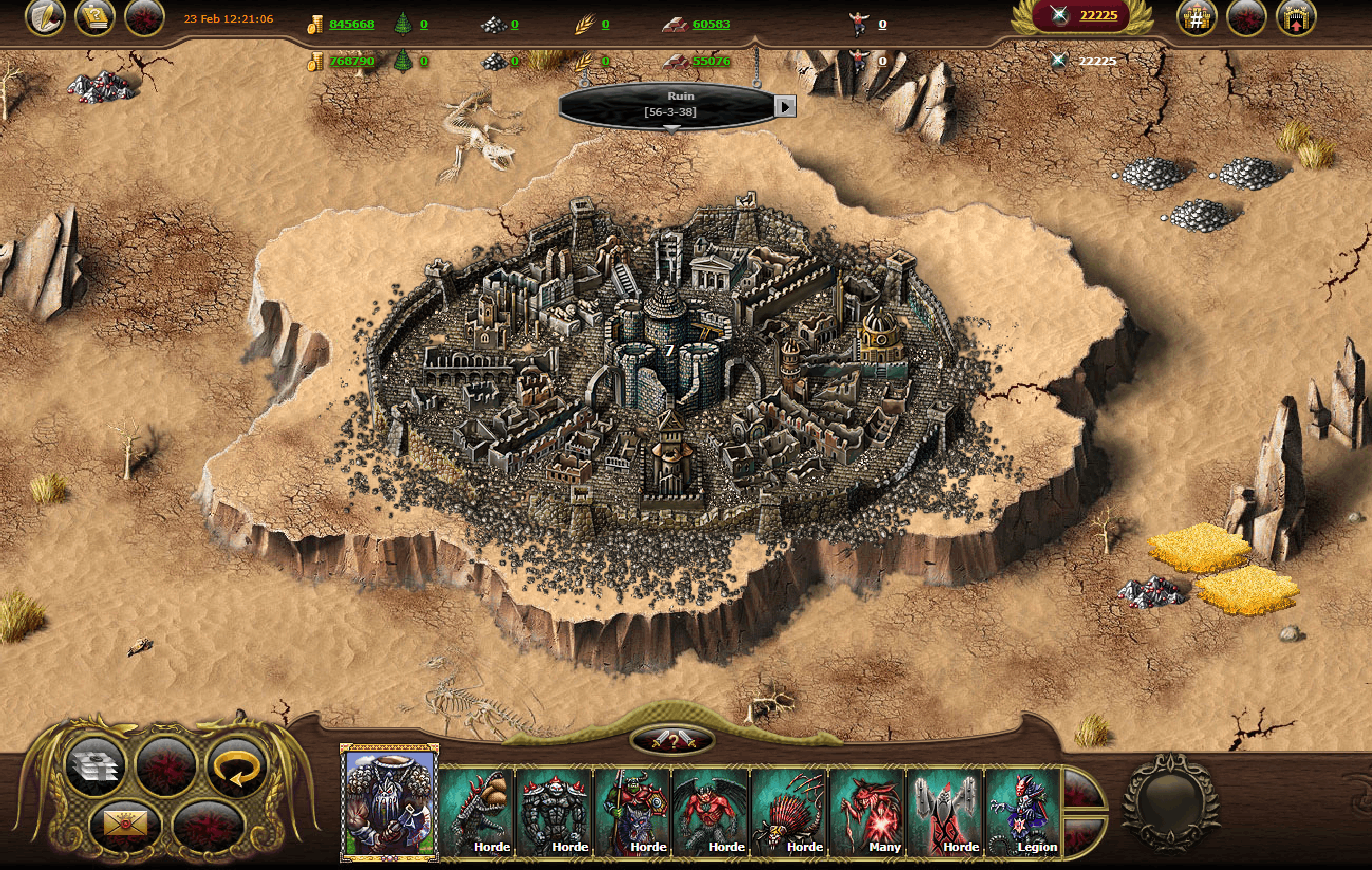1372x870 pixels.
Task: Open the crossed-swords 22225 army strength badge
Action: pyautogui.click(x=1083, y=15)
